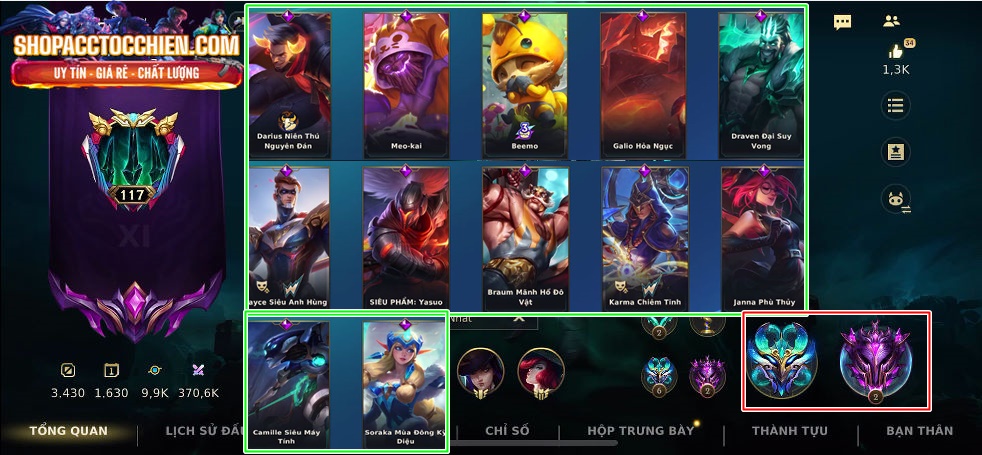Image resolution: width=982 pixels, height=455 pixels.
Task: Click the large purple rank emblem
Action: 875,360
